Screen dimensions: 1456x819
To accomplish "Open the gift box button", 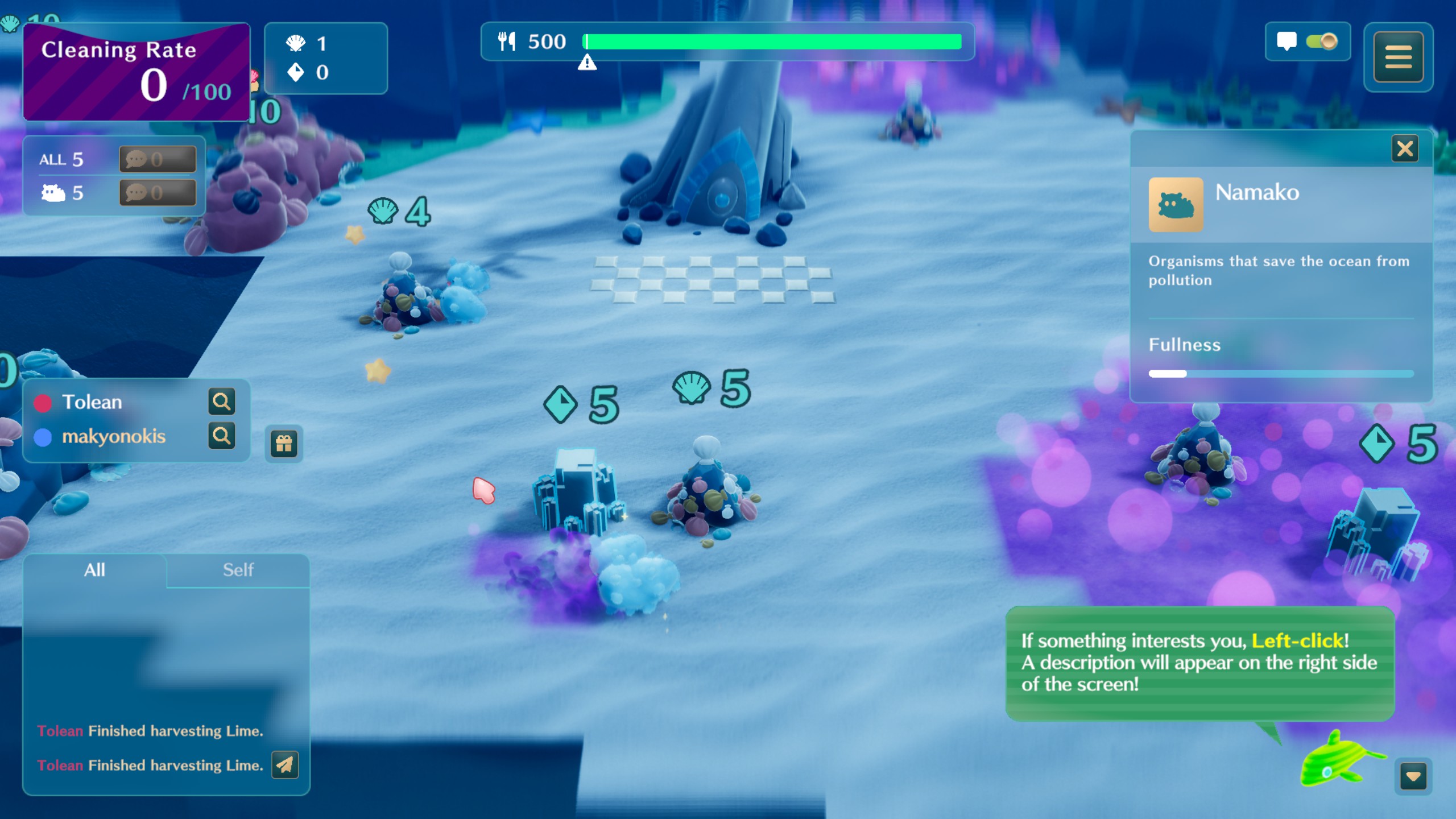I will pyautogui.click(x=284, y=444).
